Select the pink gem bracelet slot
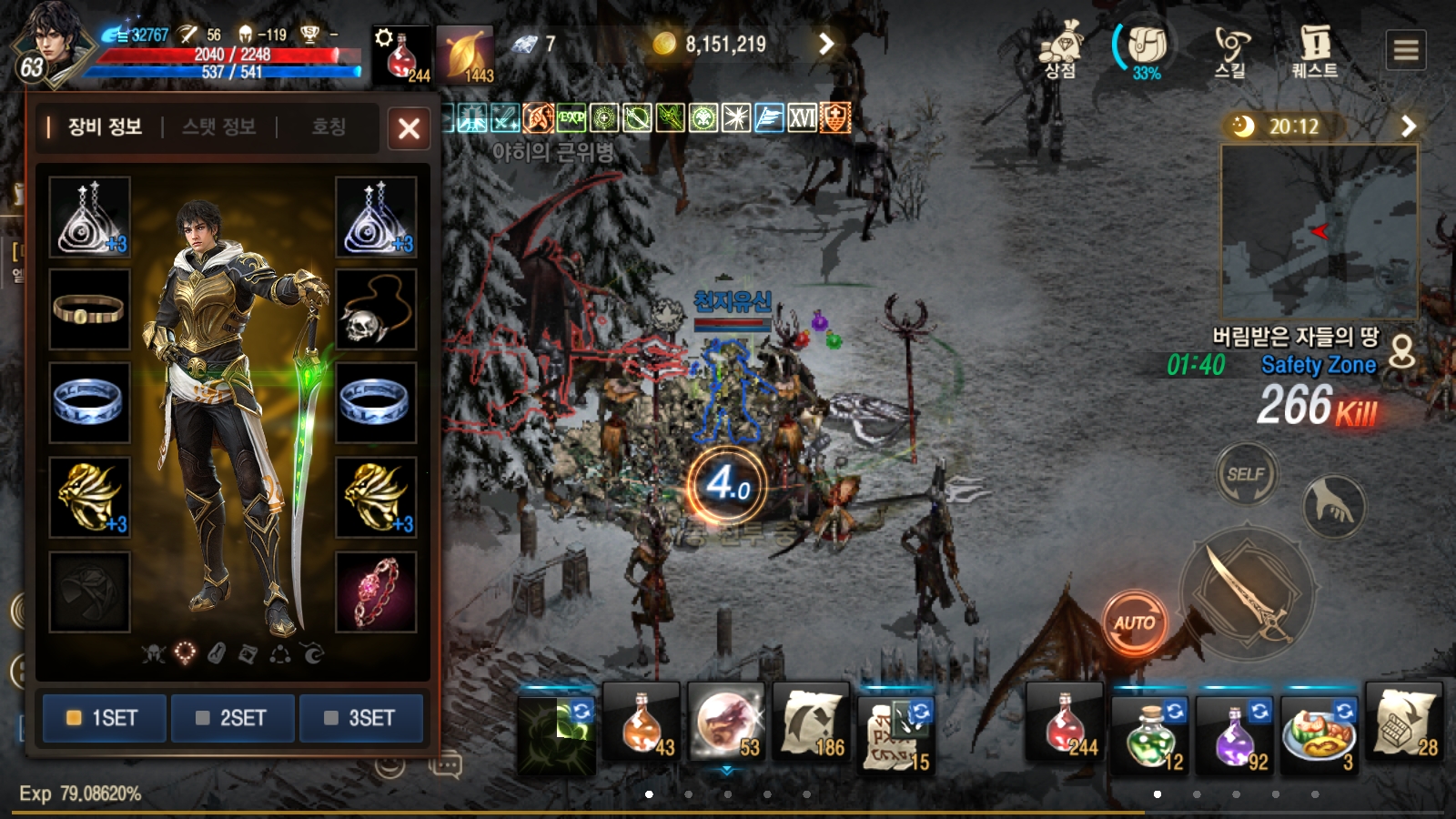This screenshot has width=1456, height=819. [x=376, y=592]
